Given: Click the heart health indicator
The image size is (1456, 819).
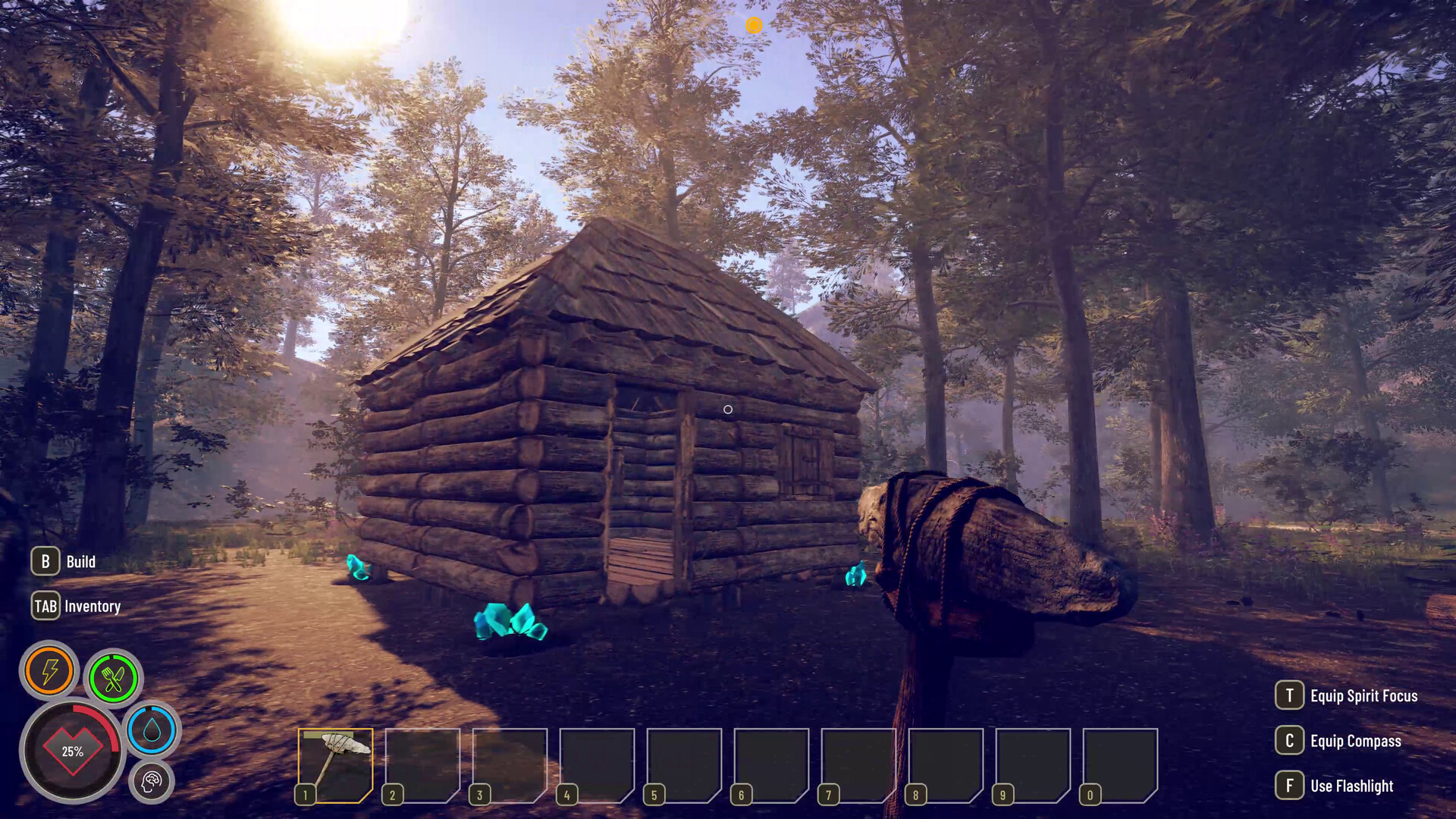Looking at the screenshot, I should pos(72,751).
